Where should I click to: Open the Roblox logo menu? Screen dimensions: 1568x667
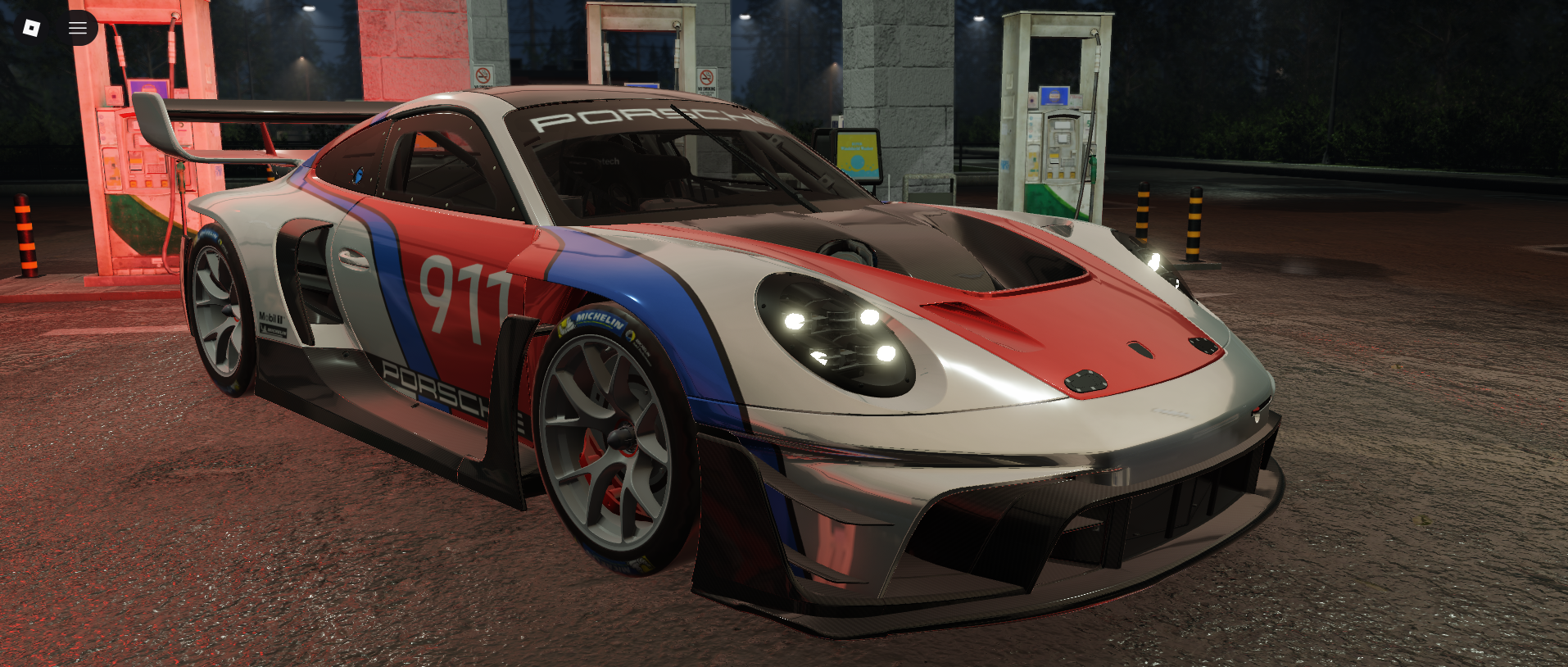(x=31, y=28)
